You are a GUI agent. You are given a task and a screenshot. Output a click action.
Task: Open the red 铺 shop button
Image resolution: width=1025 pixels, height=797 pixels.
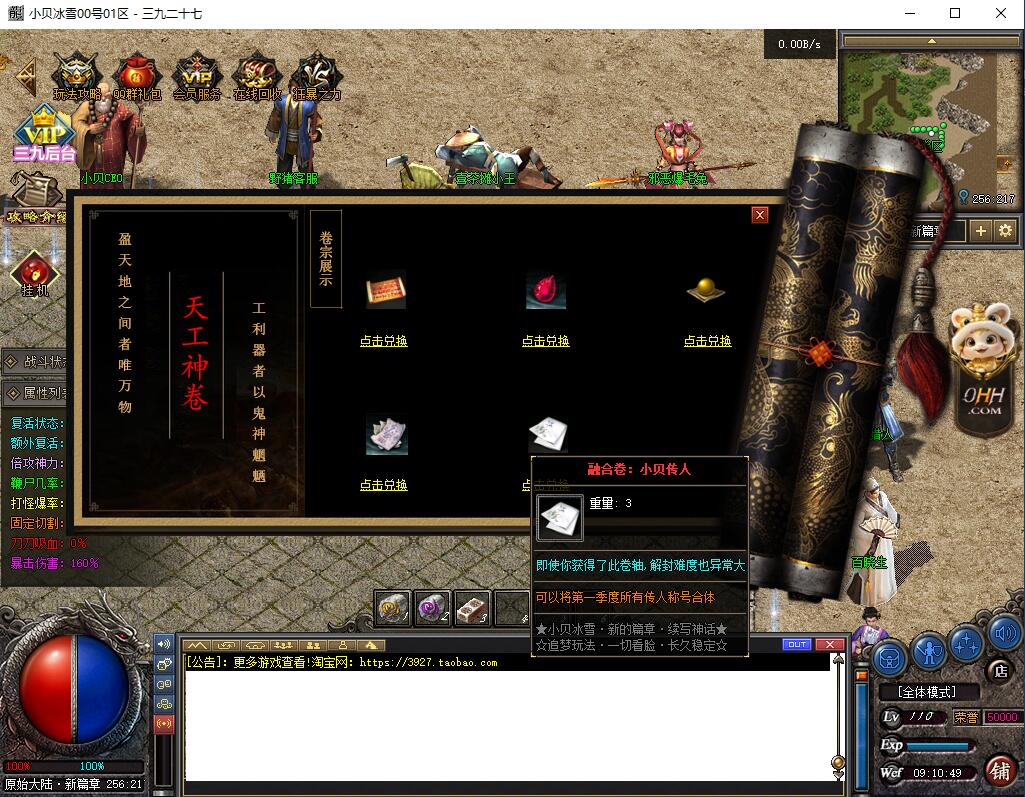tap(999, 770)
